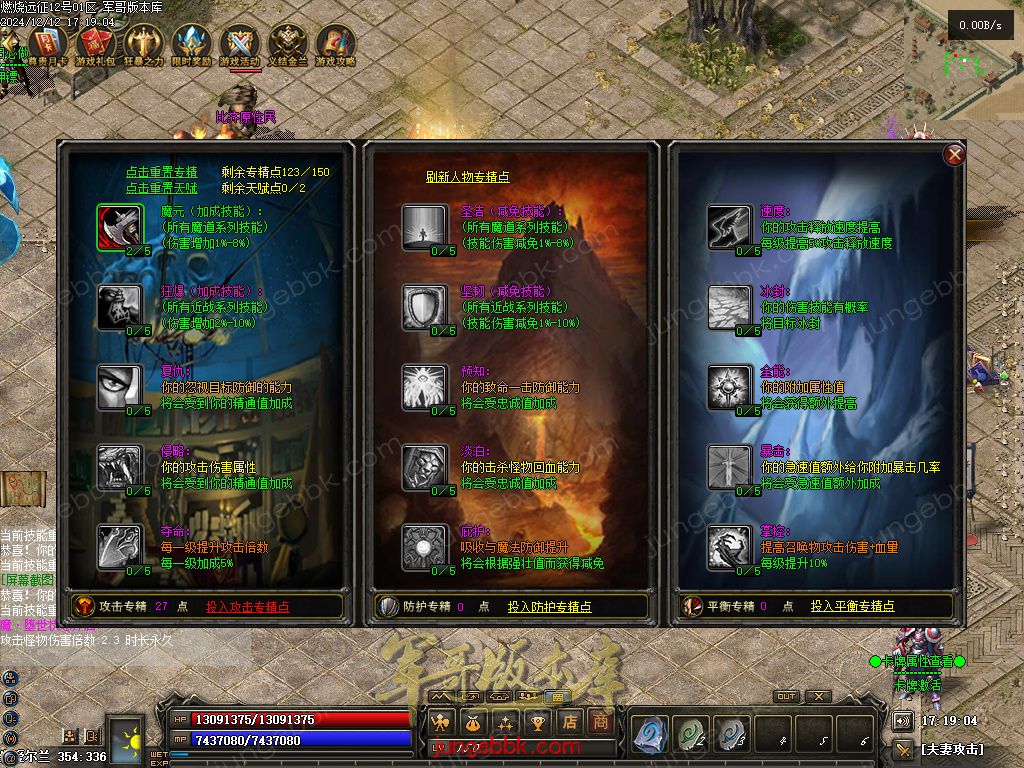Open the 游戏礼包 gift pack icon

tap(96, 45)
